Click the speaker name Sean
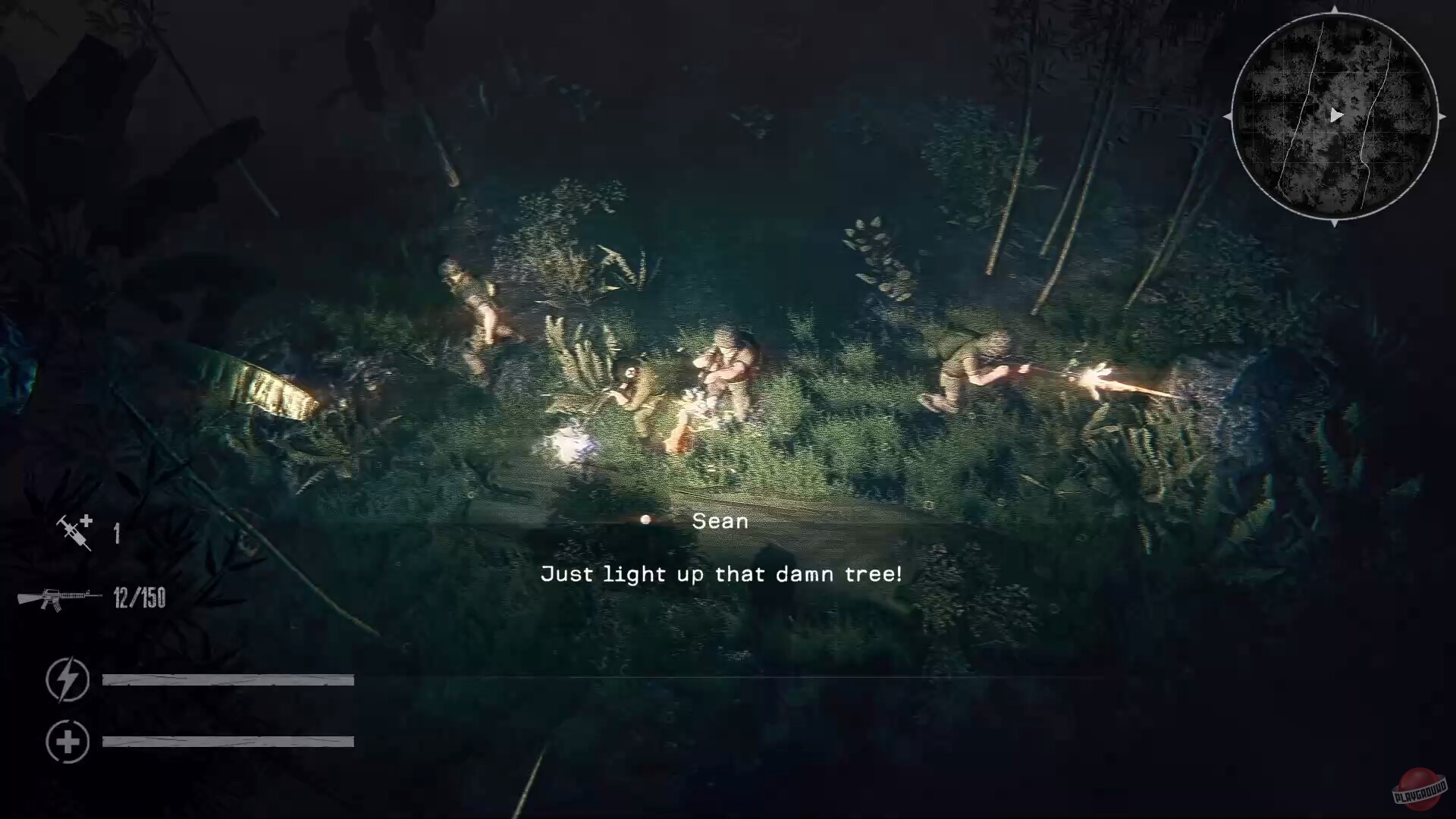 coord(720,520)
